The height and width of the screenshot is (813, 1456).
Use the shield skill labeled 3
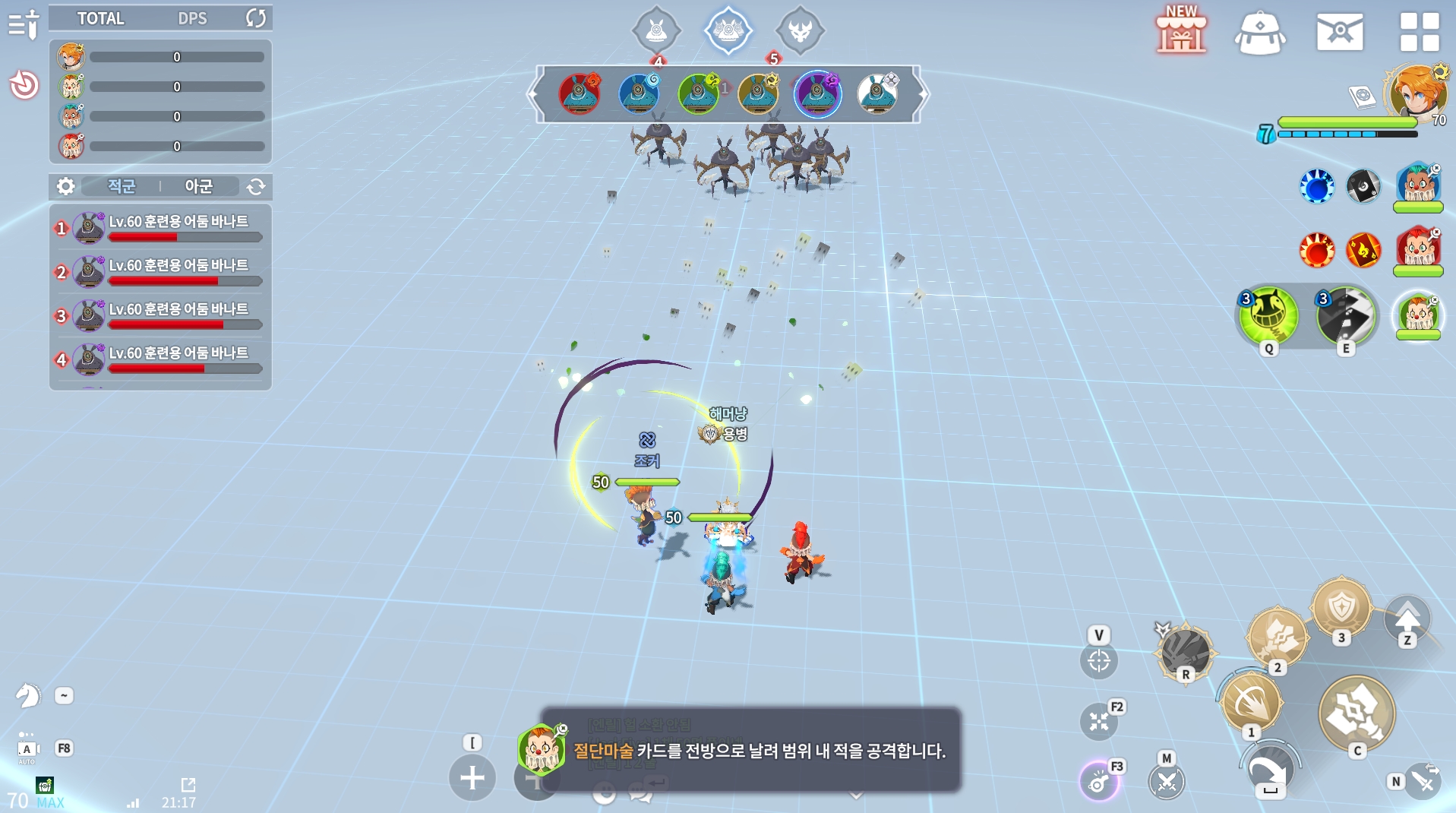(x=1341, y=608)
